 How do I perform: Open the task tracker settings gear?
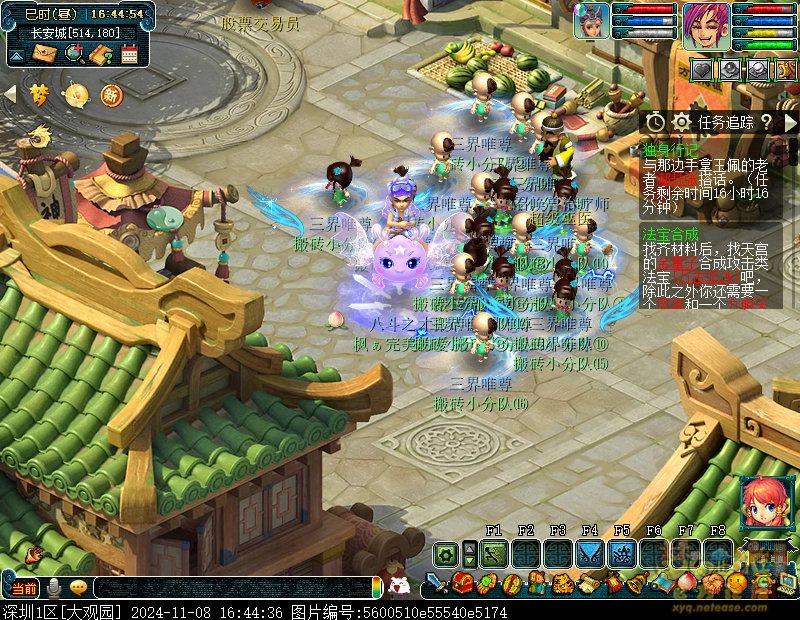point(681,122)
